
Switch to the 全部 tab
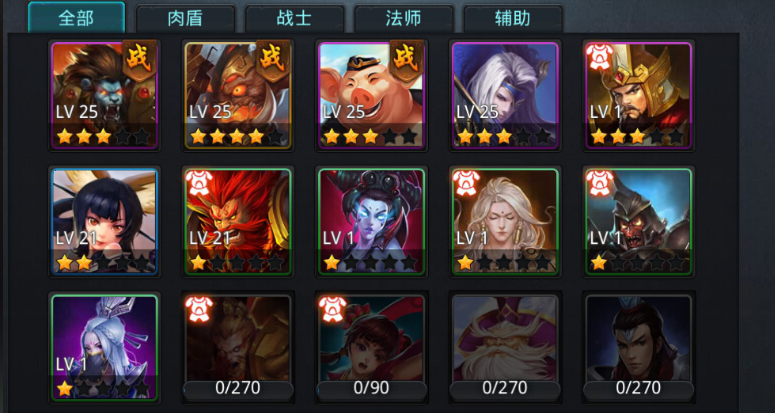pos(76,18)
